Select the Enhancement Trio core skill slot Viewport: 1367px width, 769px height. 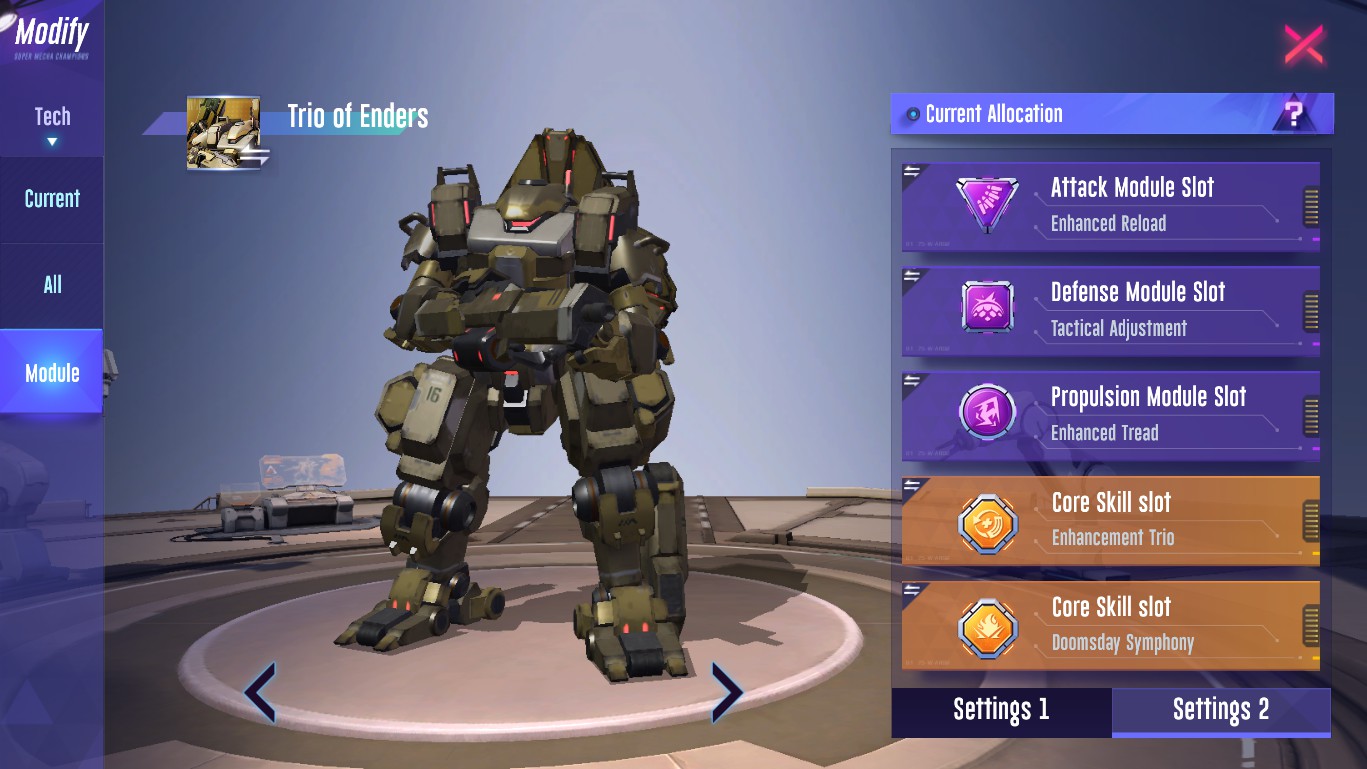[x=1110, y=520]
